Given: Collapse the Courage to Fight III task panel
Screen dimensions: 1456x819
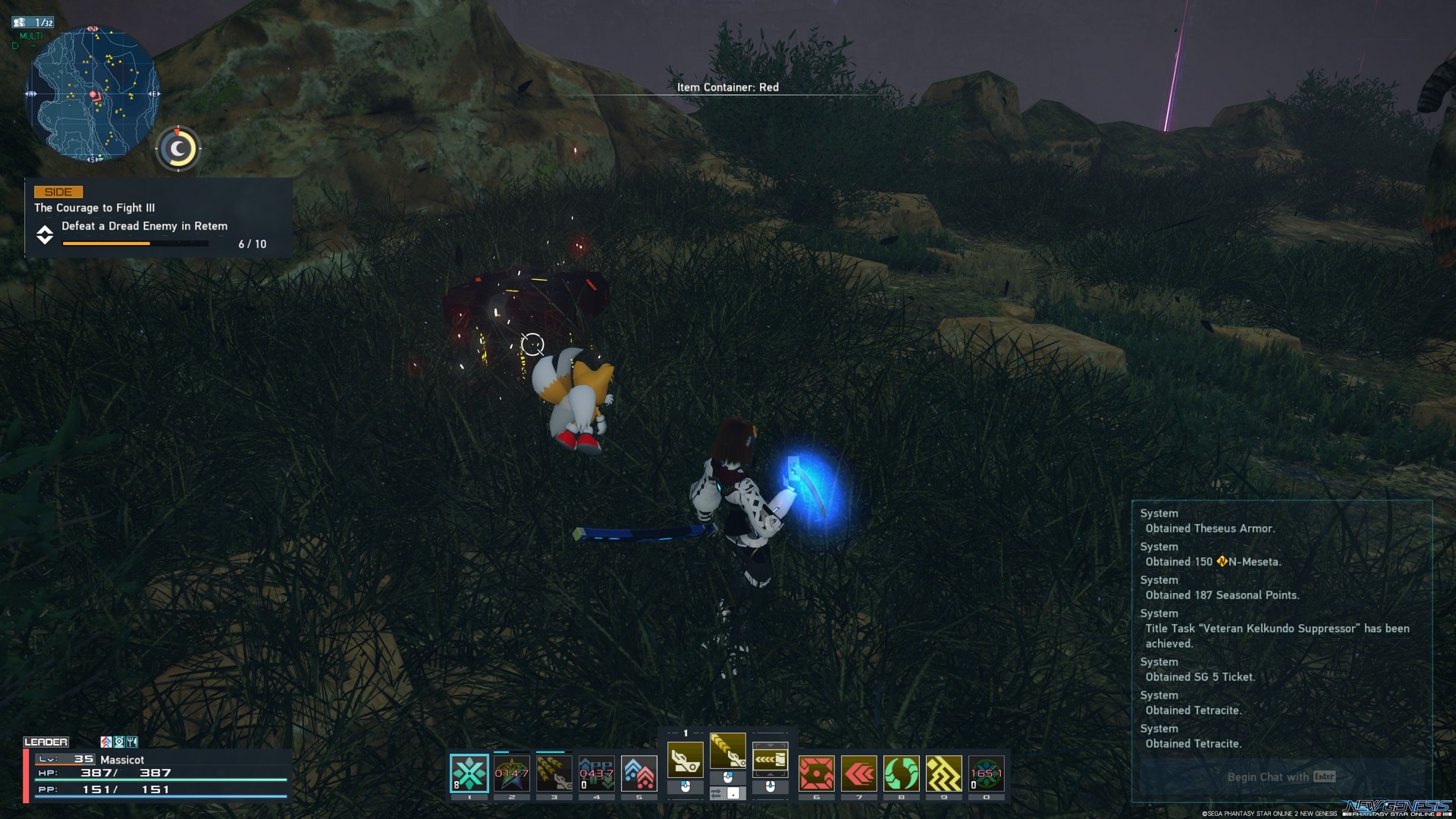Looking at the screenshot, I should [x=45, y=235].
